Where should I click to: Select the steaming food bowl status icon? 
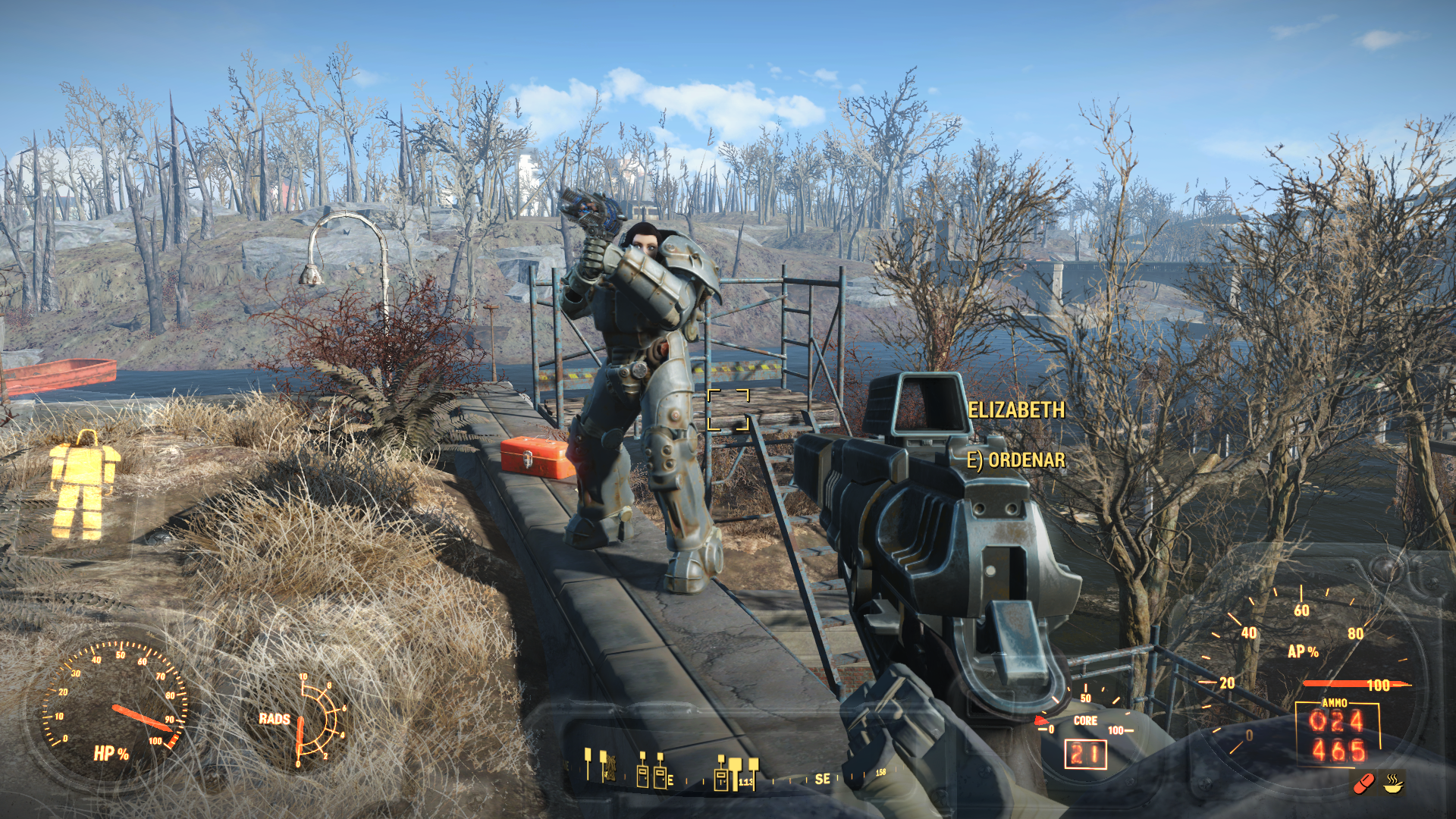[x=1393, y=783]
